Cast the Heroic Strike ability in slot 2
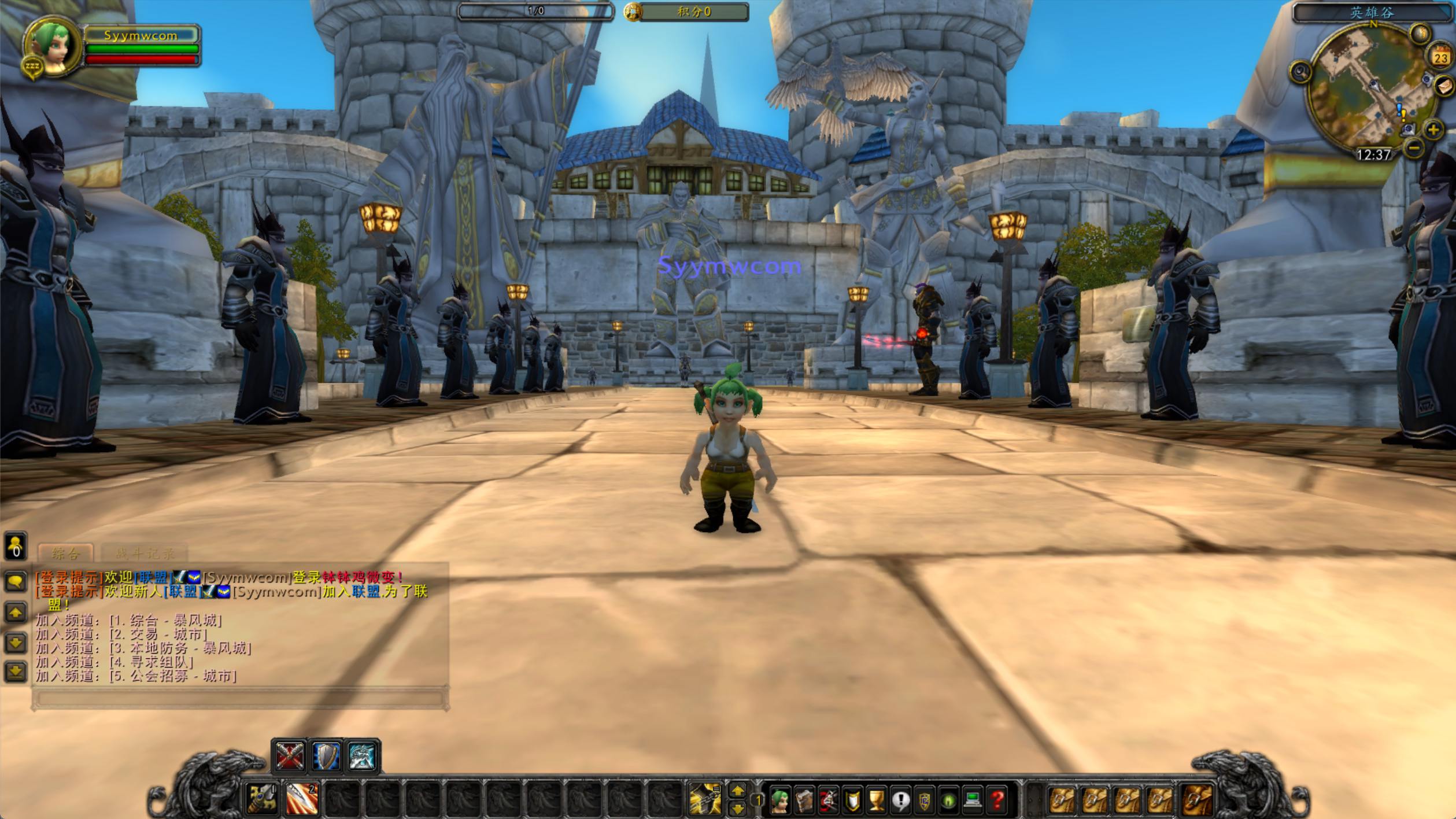Viewport: 1456px width, 819px height. coord(302,799)
